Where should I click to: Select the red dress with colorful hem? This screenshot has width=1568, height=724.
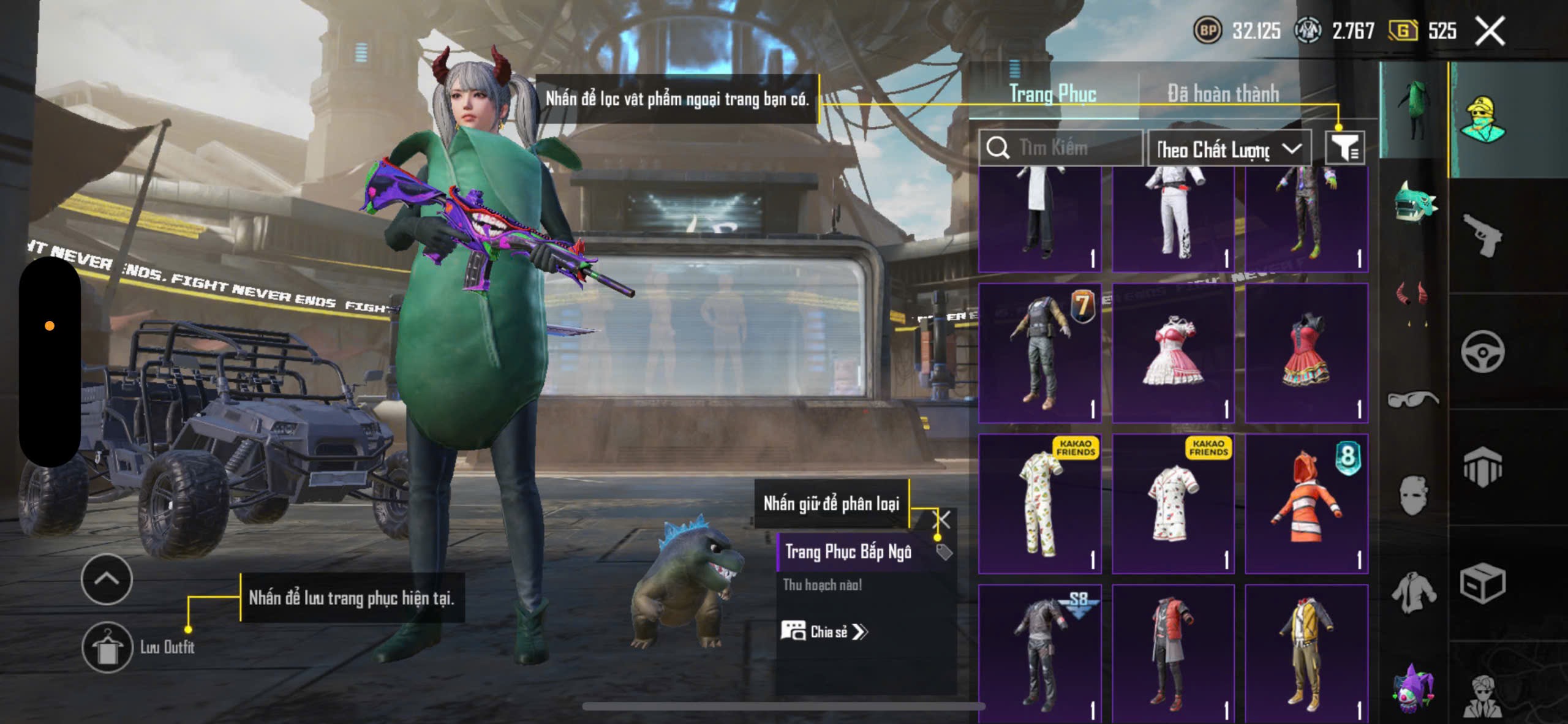[1306, 353]
